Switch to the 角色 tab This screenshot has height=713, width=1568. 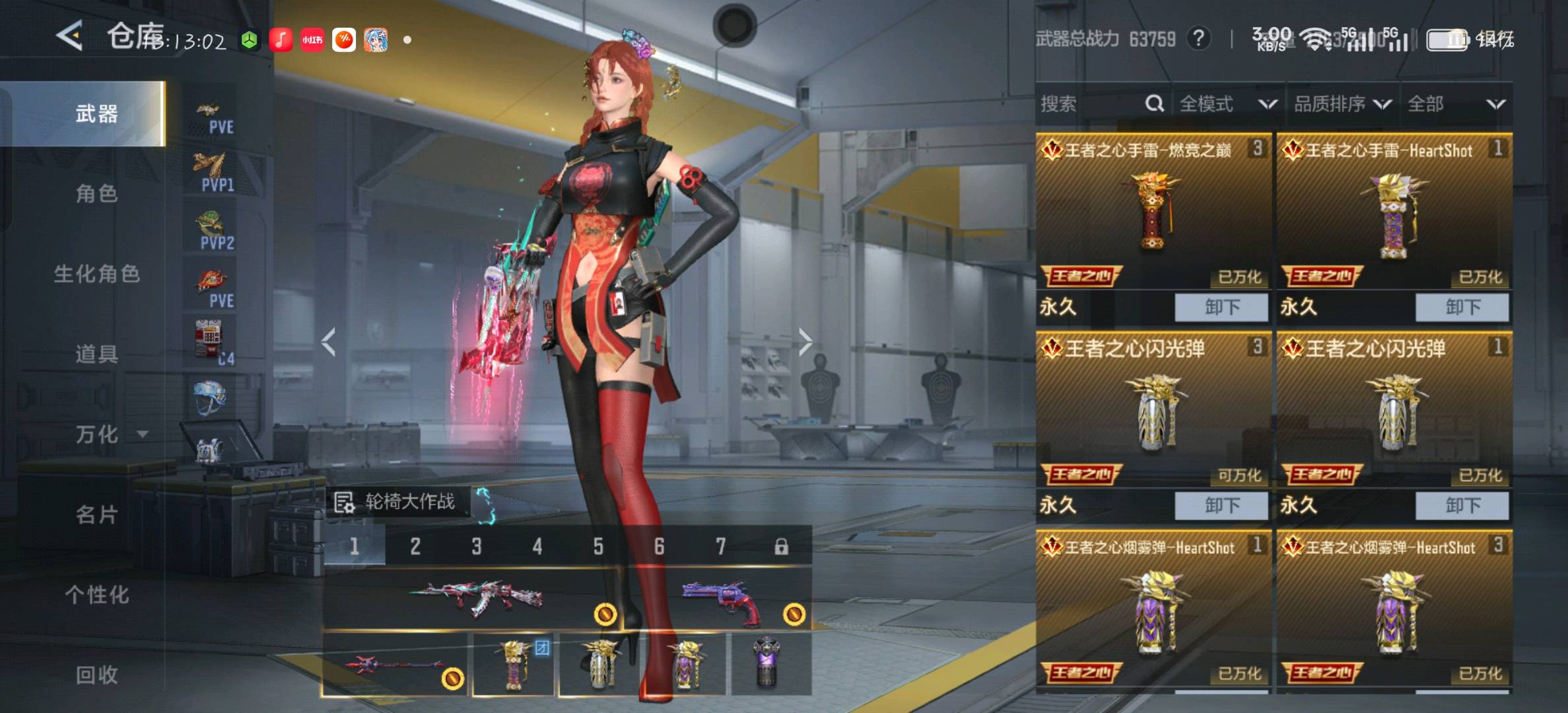96,193
